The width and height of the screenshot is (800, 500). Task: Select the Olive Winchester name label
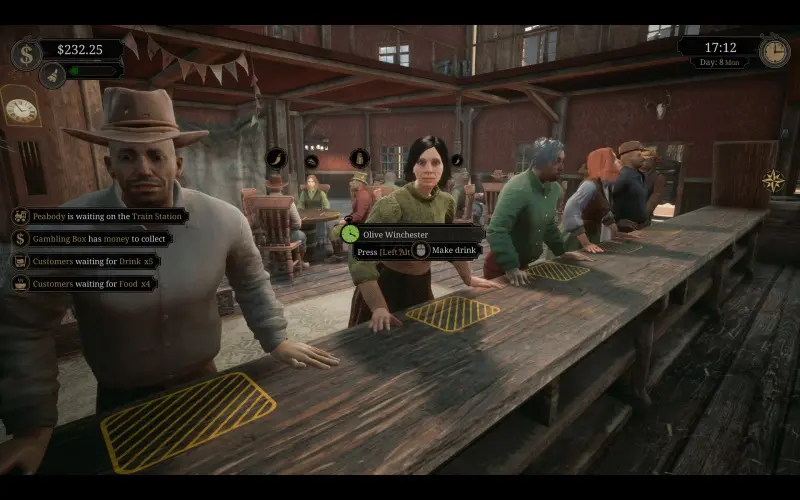tap(398, 234)
